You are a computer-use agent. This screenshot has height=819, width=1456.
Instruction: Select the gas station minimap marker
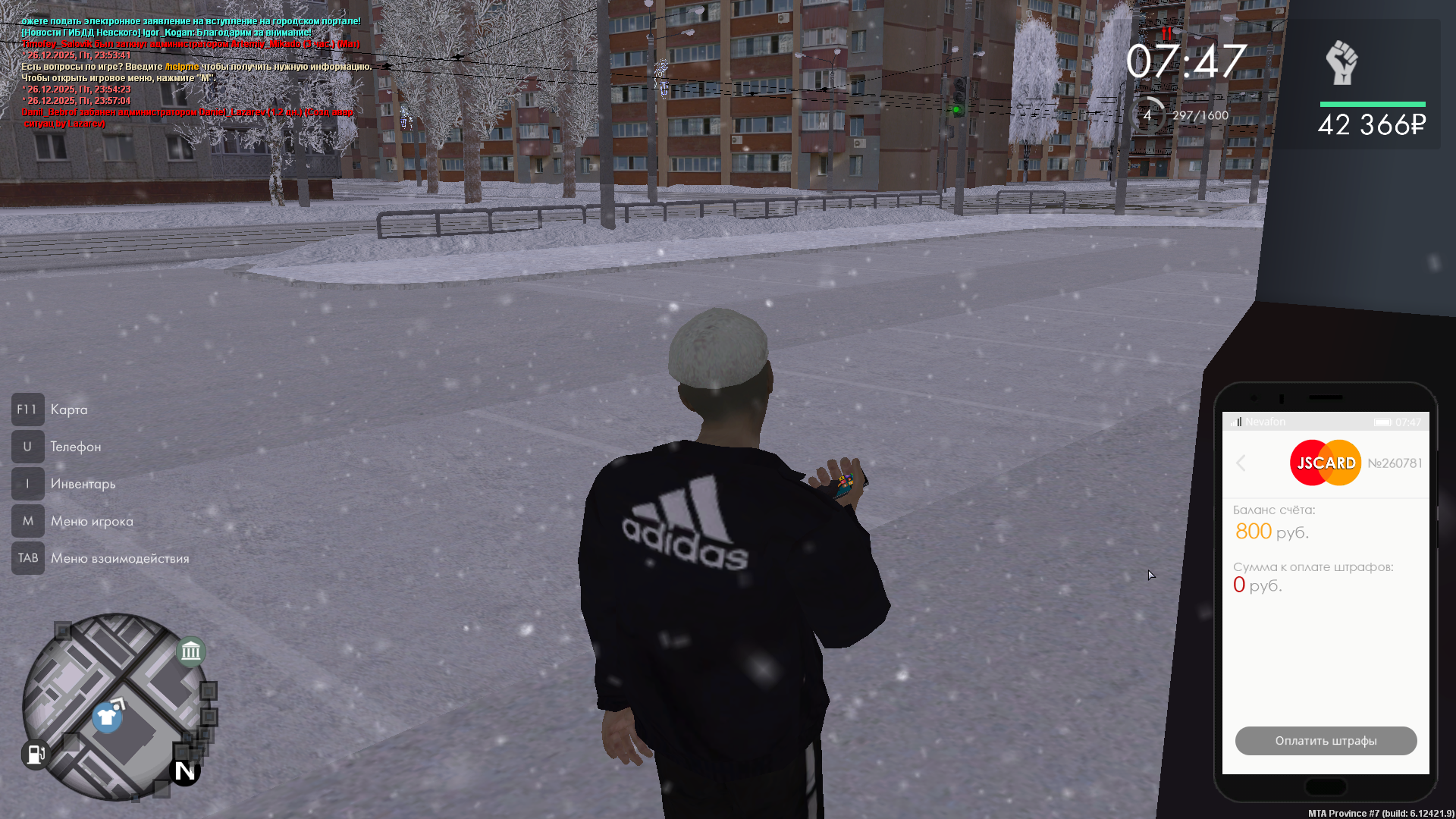35,754
